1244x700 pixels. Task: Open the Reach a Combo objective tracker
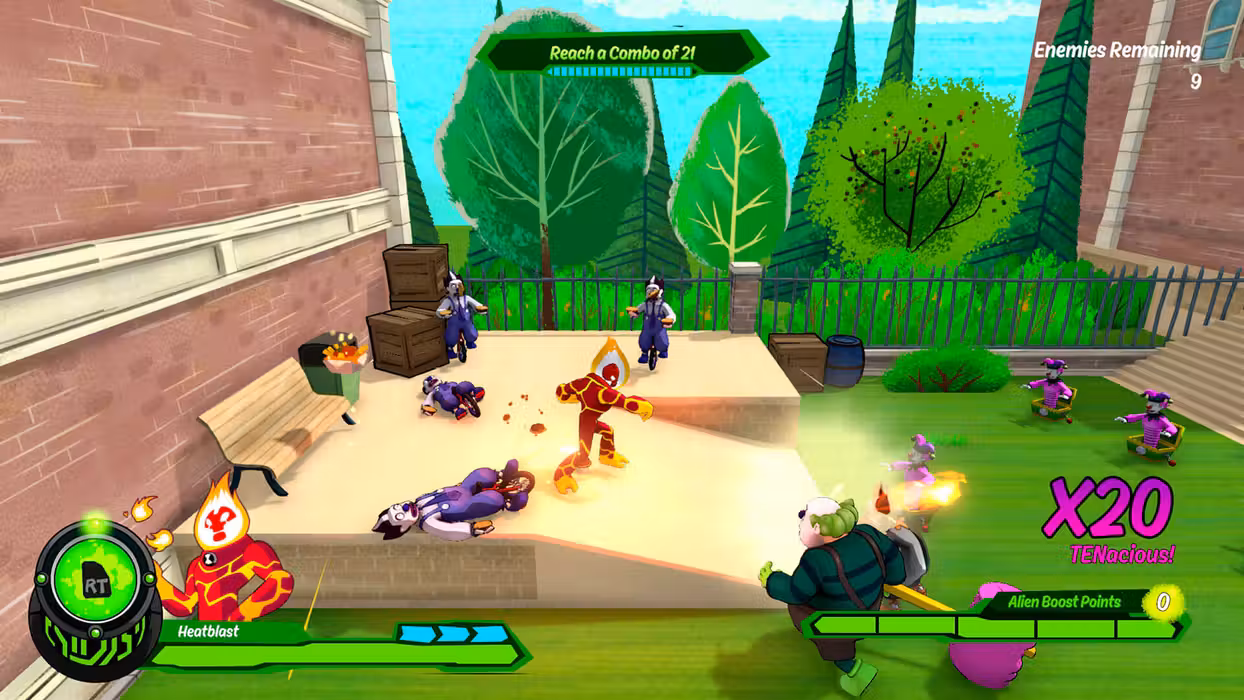point(621,55)
